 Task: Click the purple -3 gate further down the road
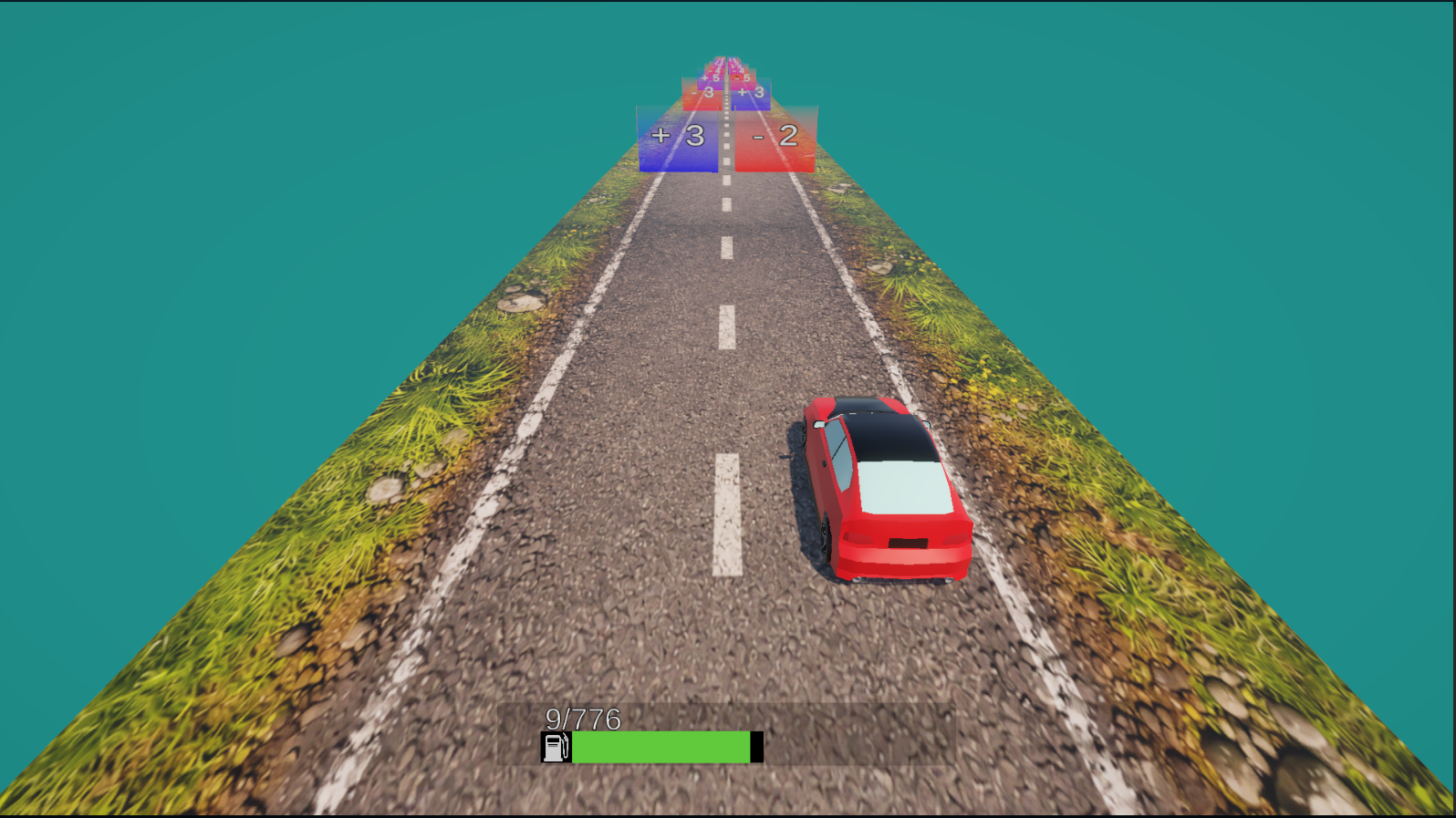[x=706, y=92]
